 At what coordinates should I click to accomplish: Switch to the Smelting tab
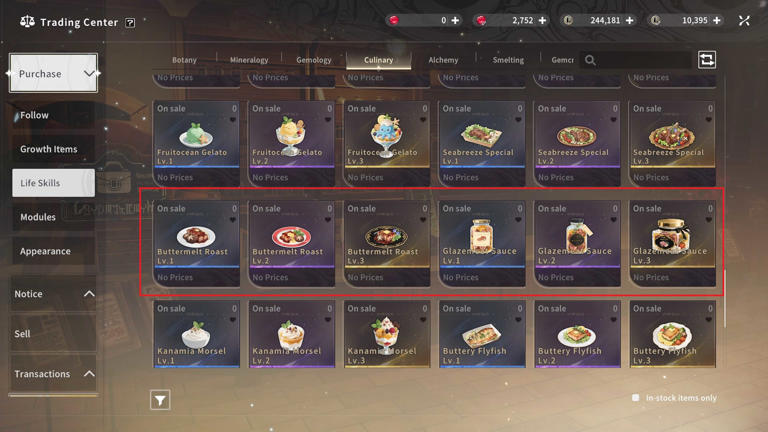508,60
